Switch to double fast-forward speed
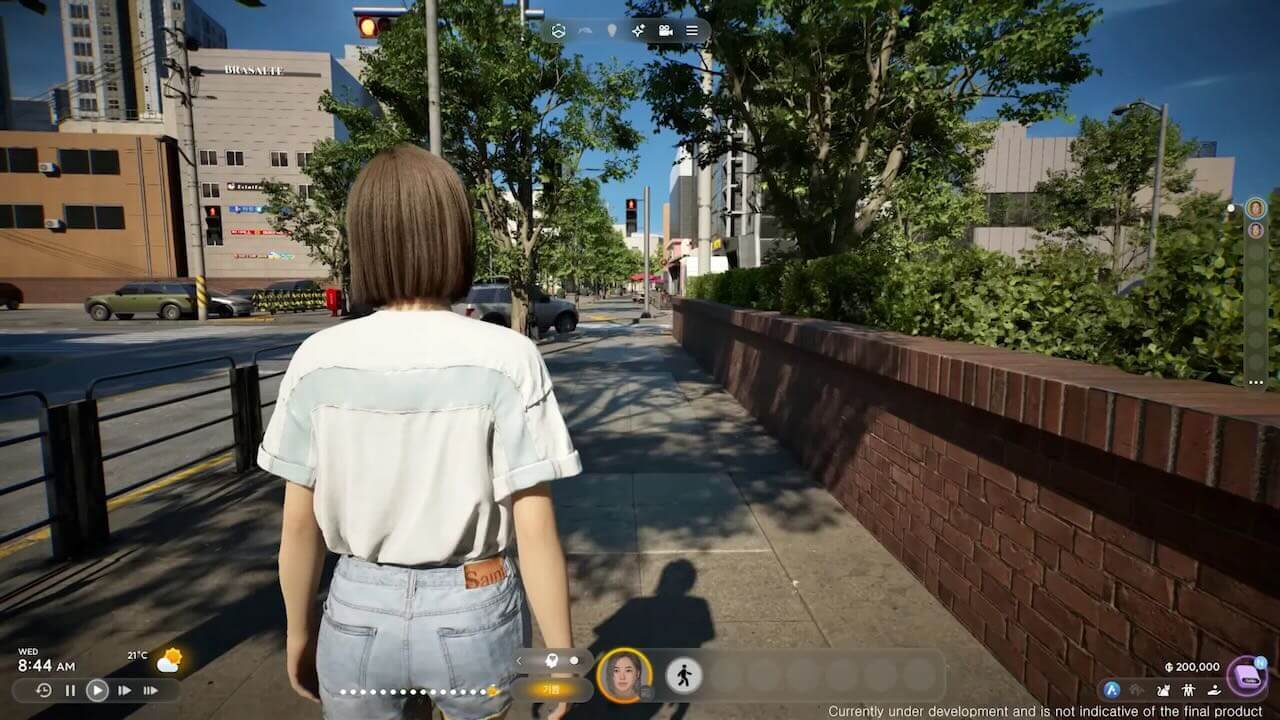The height and width of the screenshot is (720, 1280). [x=124, y=690]
